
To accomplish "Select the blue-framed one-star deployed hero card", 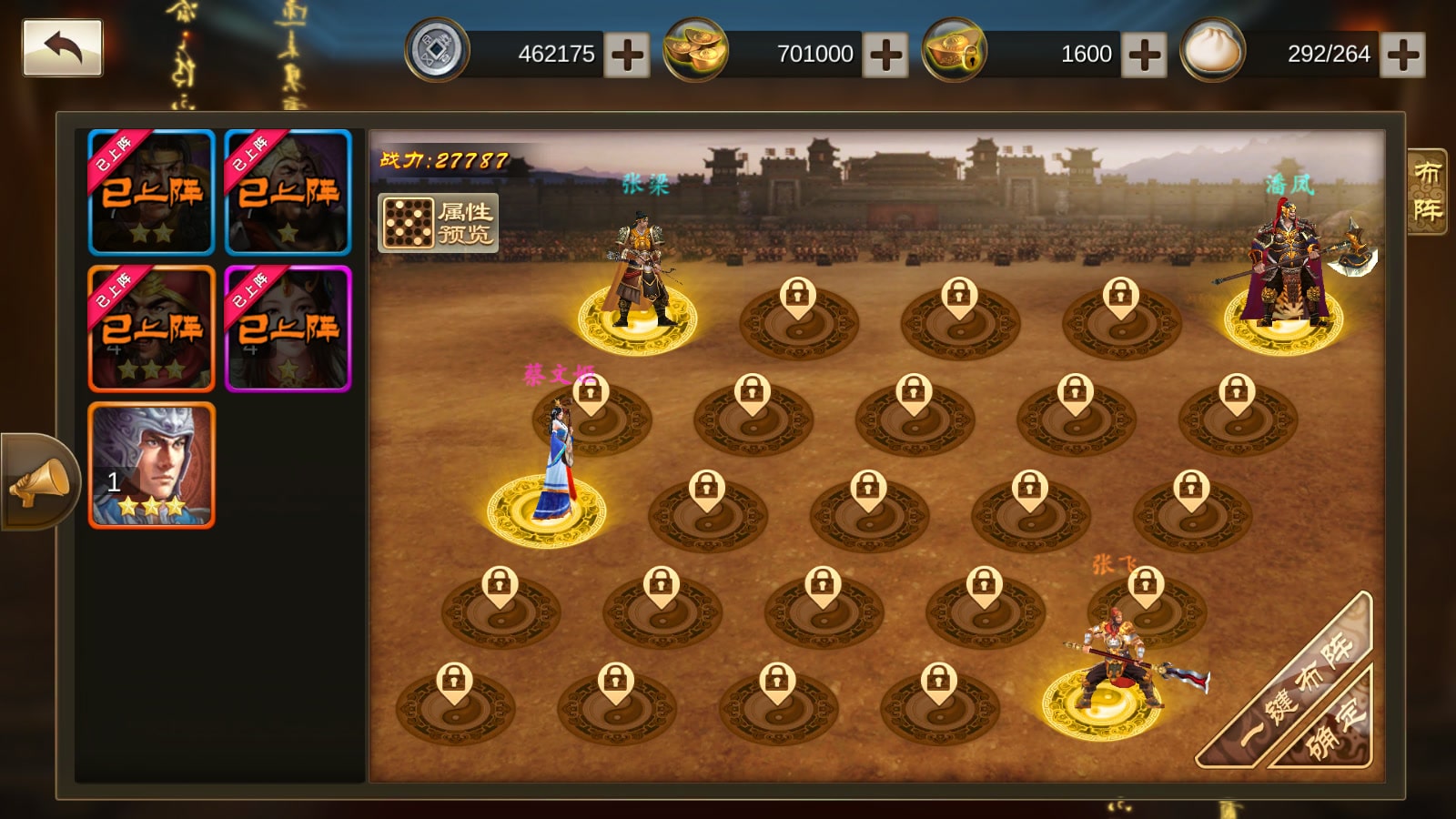I will (x=288, y=192).
